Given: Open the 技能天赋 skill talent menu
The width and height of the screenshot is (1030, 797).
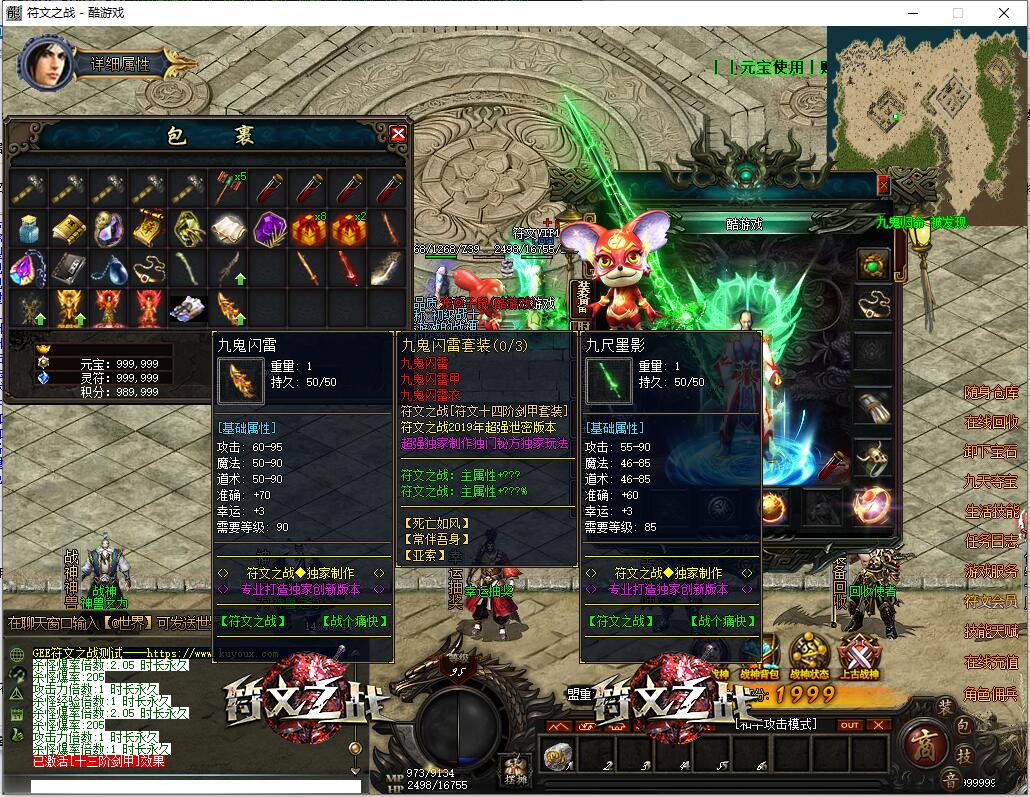Looking at the screenshot, I should click(990, 631).
